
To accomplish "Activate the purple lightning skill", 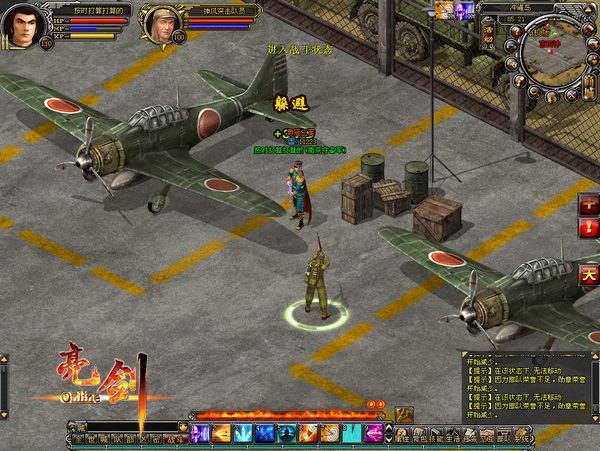I will click(x=199, y=432).
